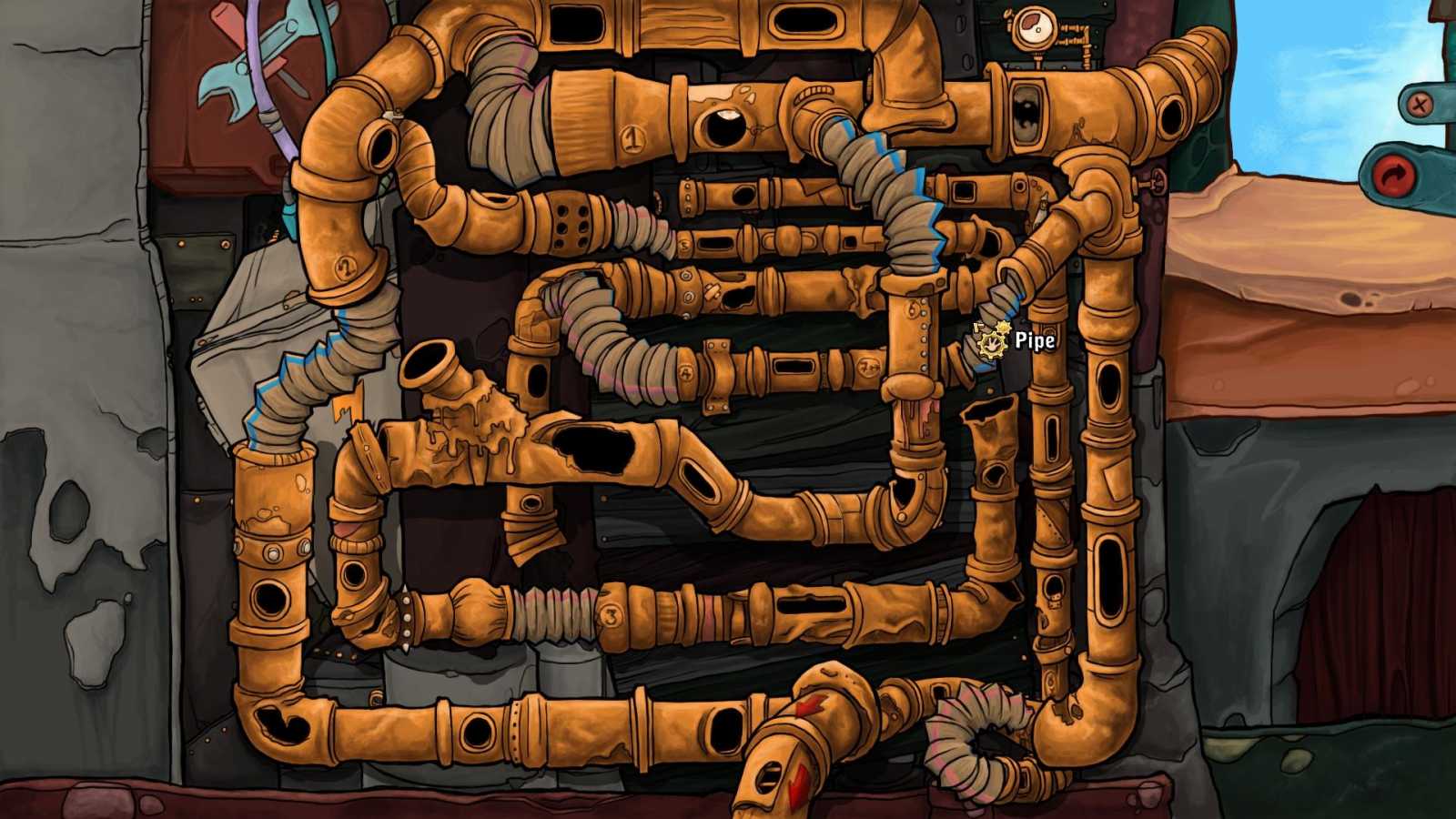
Task: Rotate the pipe segment numbered 3
Action: pos(612,616)
